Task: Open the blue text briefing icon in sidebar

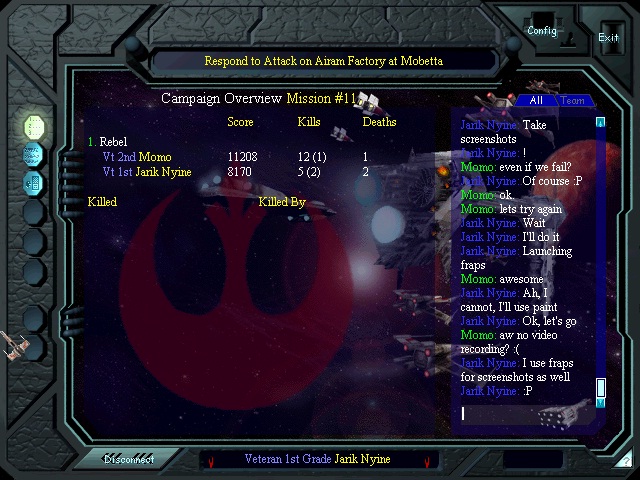Action: pos(34,155)
